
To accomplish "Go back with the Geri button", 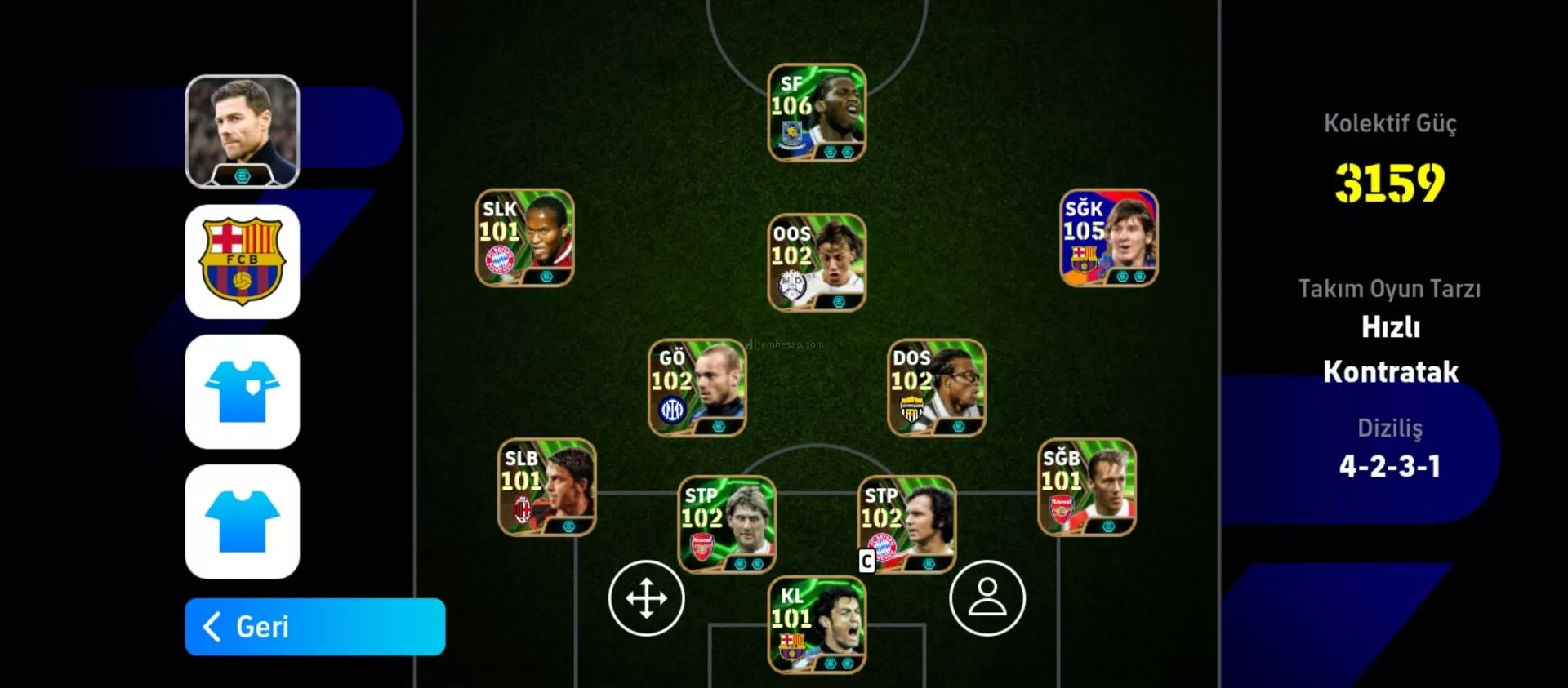I will [x=314, y=627].
